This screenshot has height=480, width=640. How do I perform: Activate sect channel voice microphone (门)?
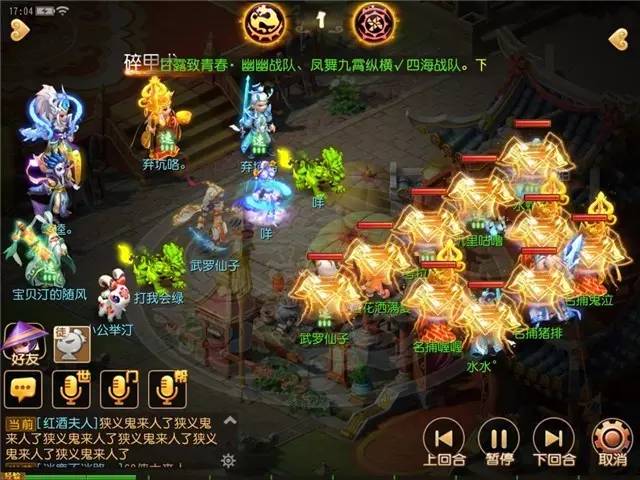tap(121, 388)
